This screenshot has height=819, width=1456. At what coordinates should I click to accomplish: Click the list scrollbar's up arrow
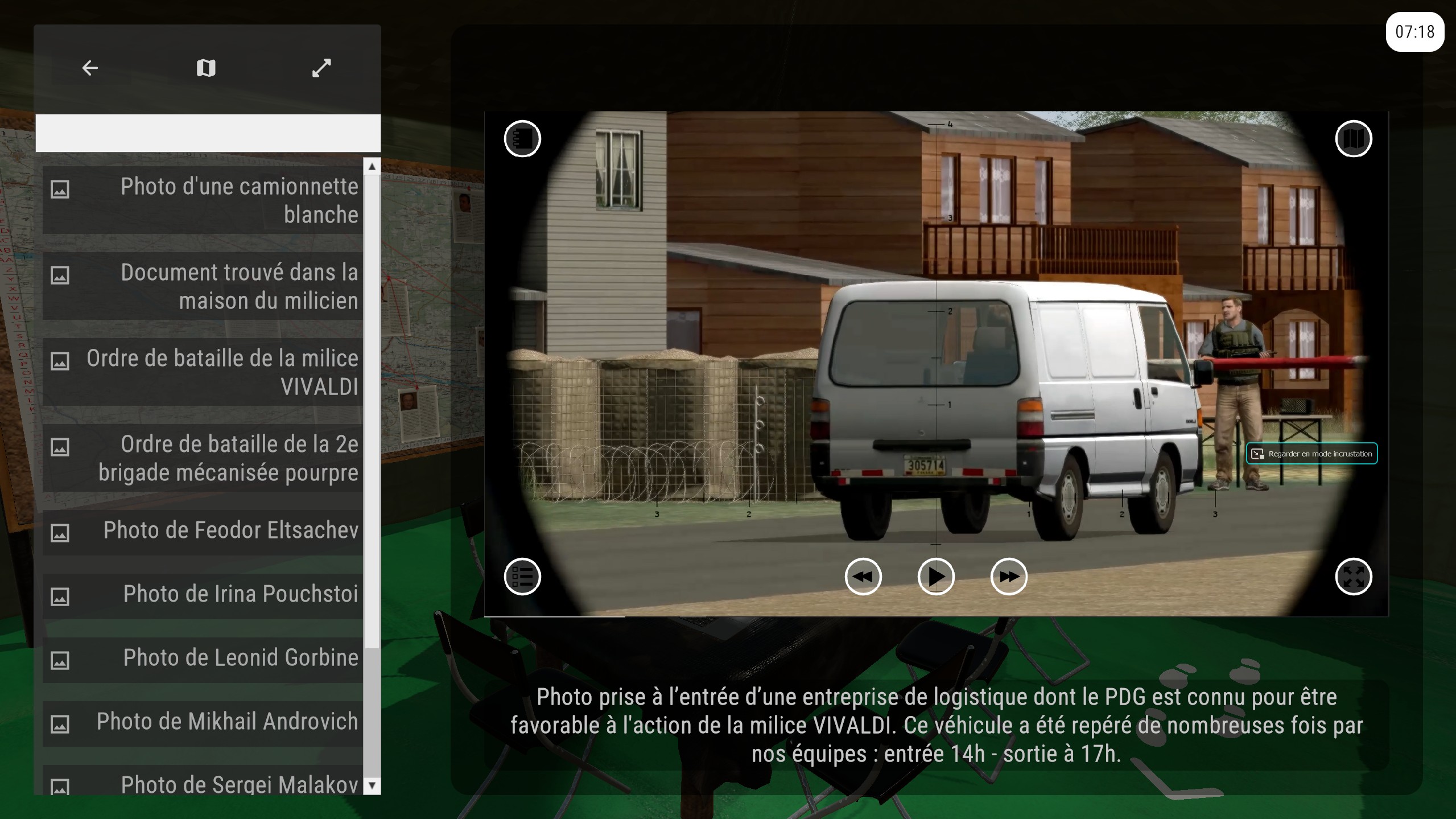pyautogui.click(x=372, y=166)
